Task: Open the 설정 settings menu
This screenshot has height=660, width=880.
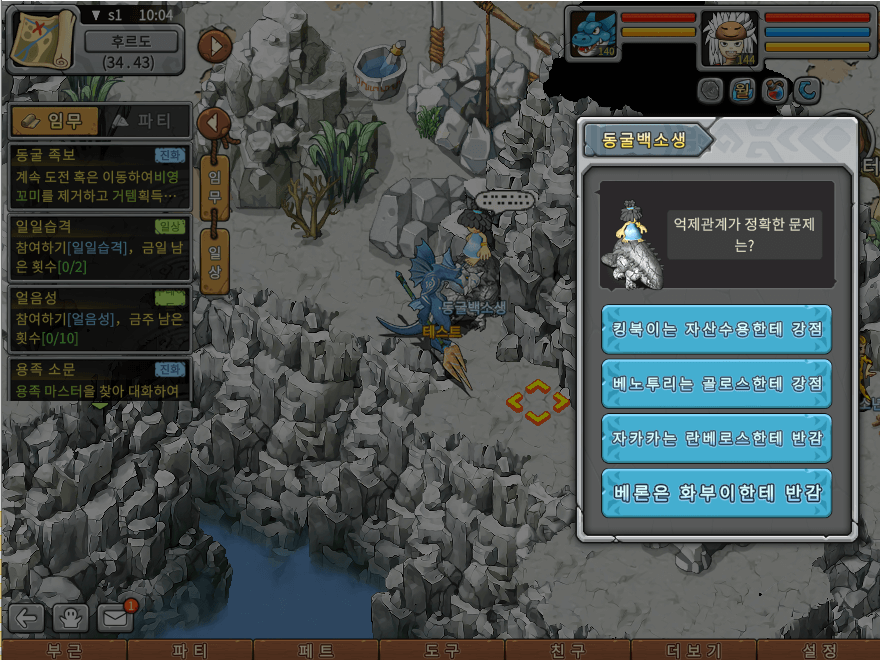Action: [819, 650]
